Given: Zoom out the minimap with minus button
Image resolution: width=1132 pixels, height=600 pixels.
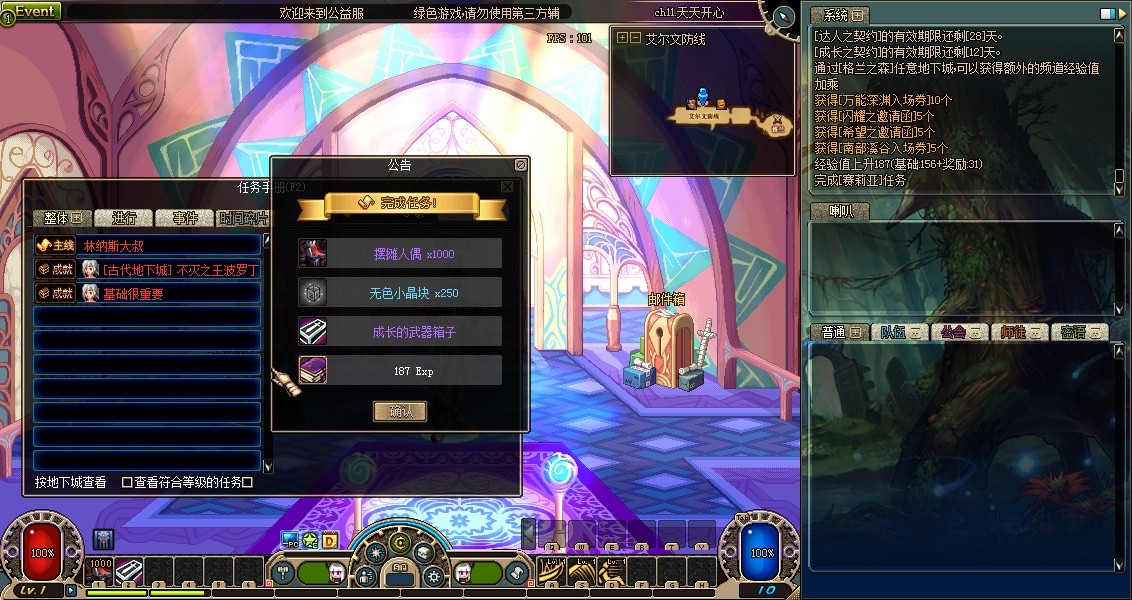Looking at the screenshot, I should [x=635, y=38].
